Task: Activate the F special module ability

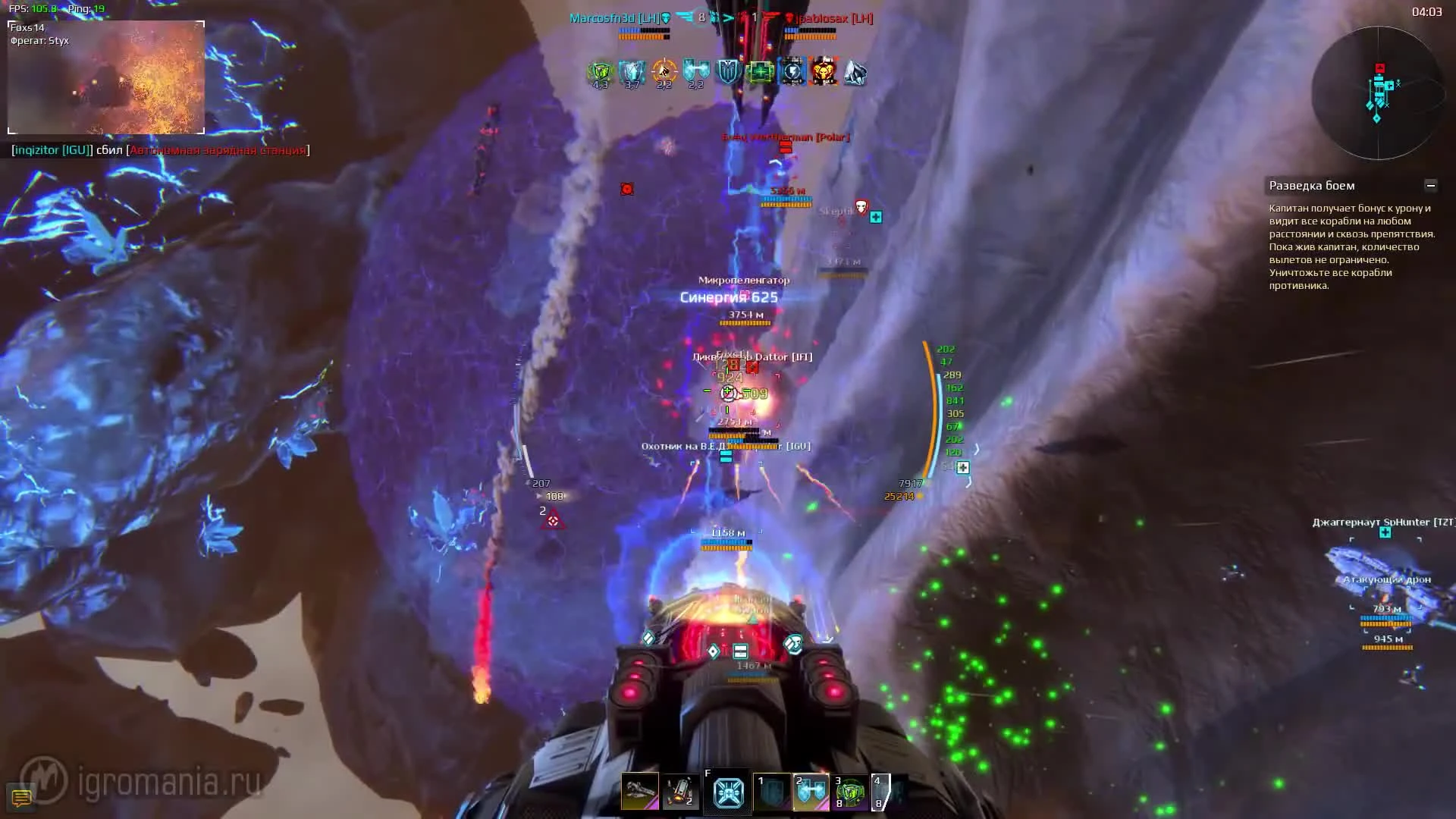Action: pyautogui.click(x=727, y=791)
